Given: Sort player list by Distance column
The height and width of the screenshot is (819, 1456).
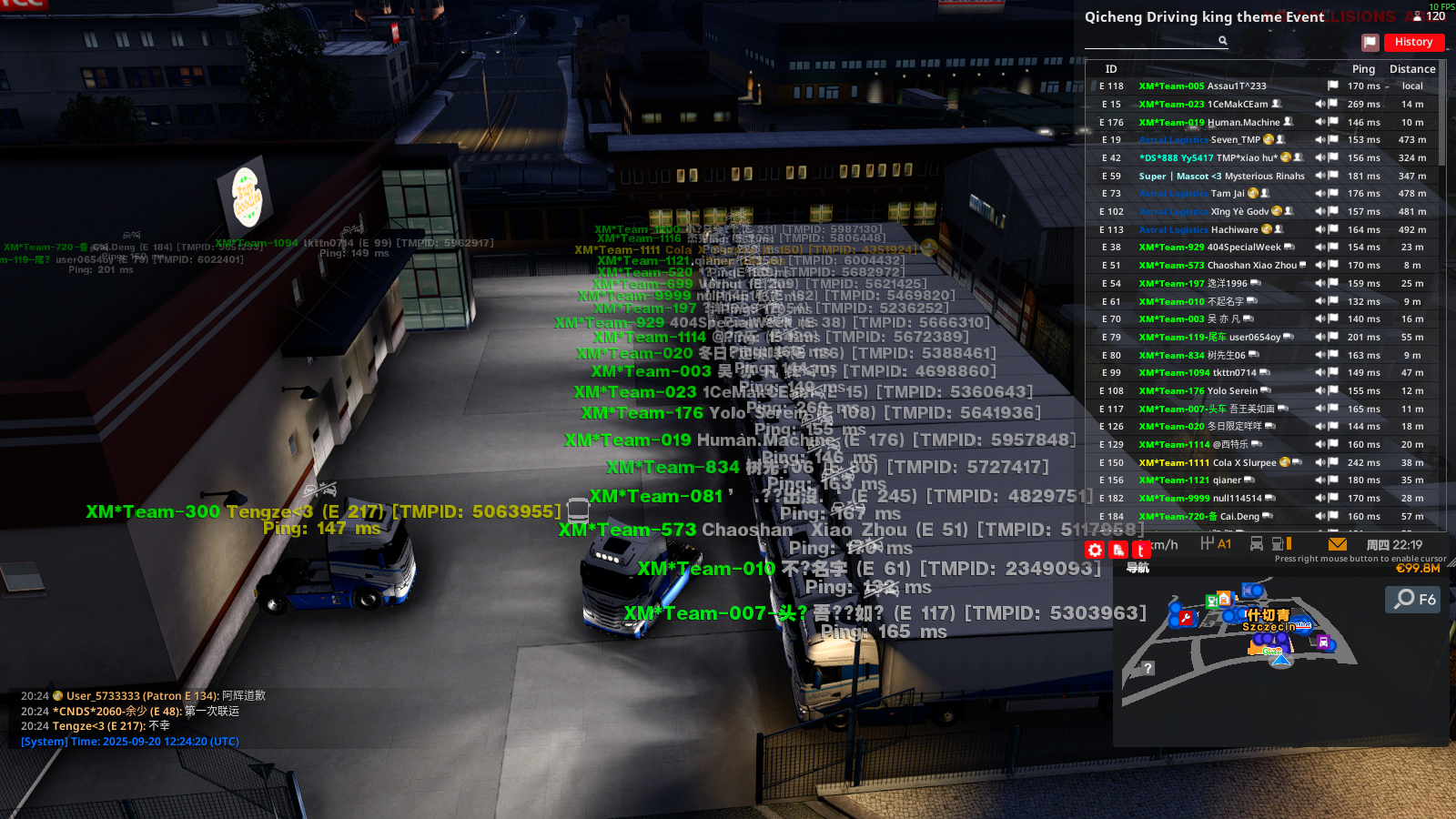Looking at the screenshot, I should click(1411, 69).
